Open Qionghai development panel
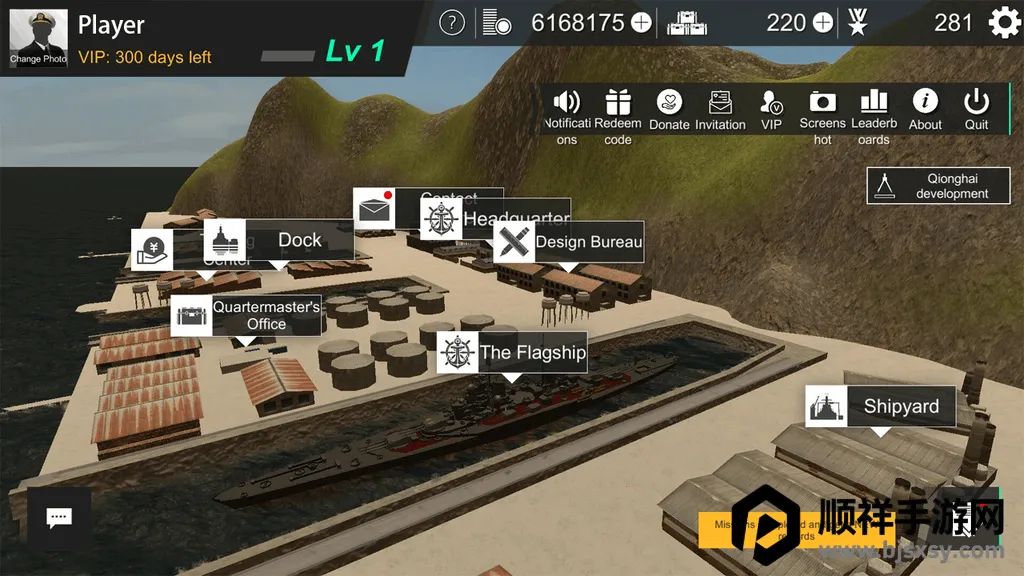This screenshot has width=1024, height=576. (x=940, y=186)
